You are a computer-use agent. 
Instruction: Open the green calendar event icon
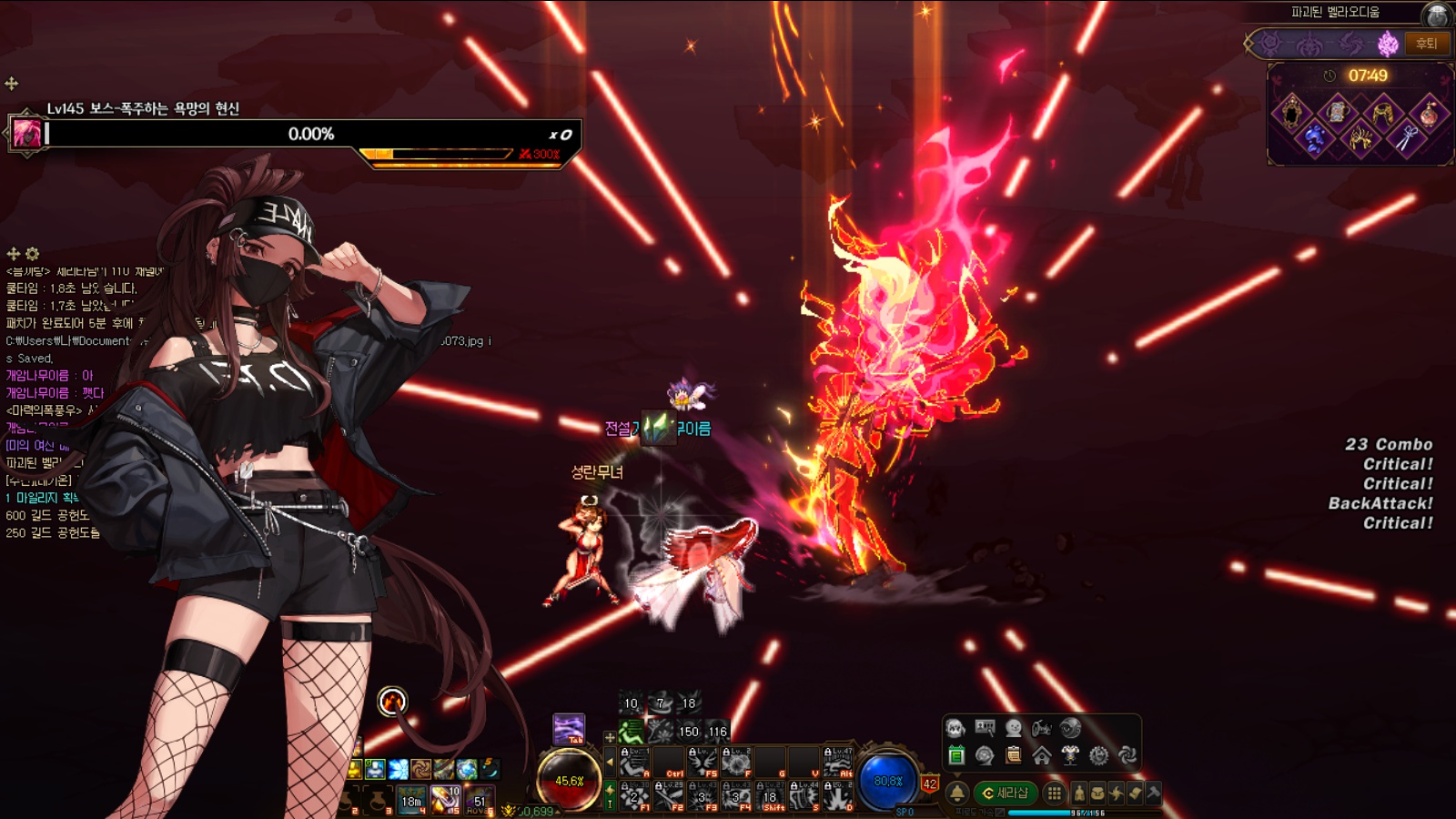point(955,755)
